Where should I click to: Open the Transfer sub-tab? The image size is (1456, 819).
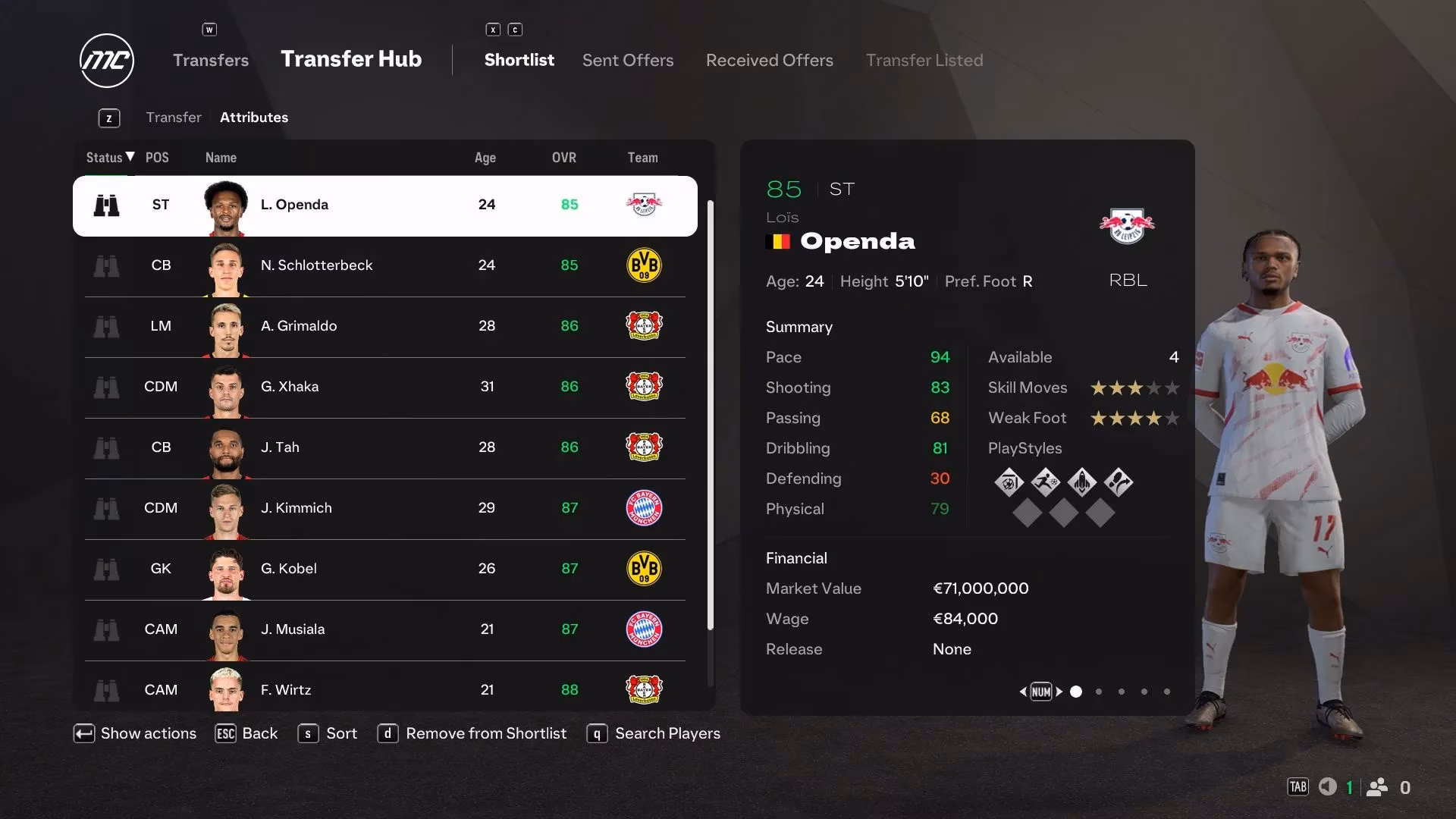[174, 117]
